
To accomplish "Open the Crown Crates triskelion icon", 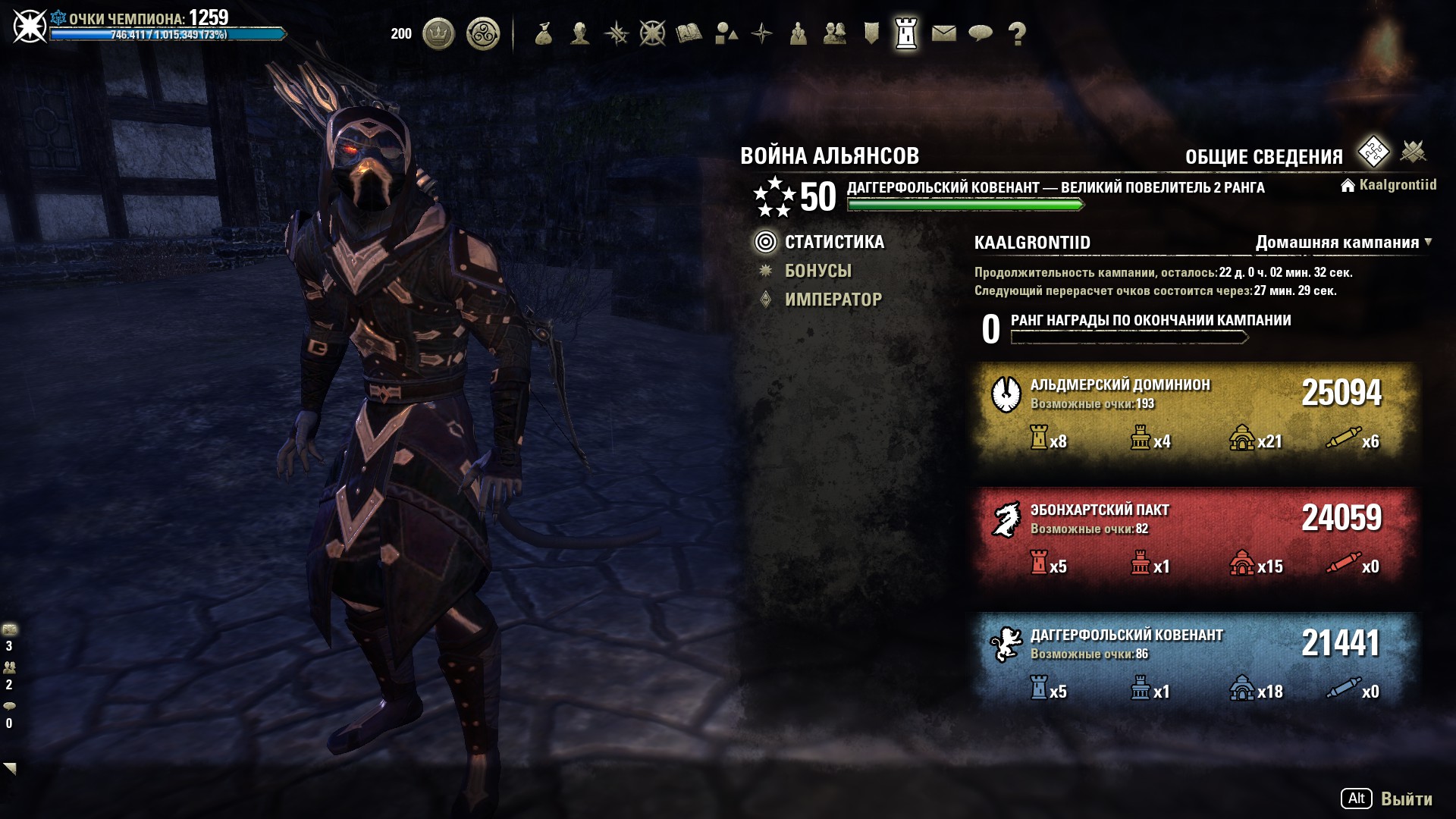I will 483,33.
